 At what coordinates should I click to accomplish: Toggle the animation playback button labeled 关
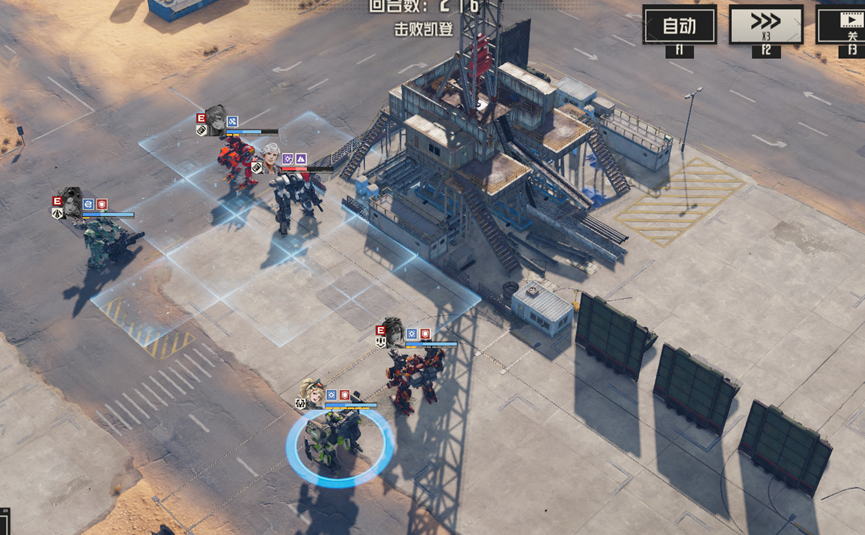click(x=842, y=25)
